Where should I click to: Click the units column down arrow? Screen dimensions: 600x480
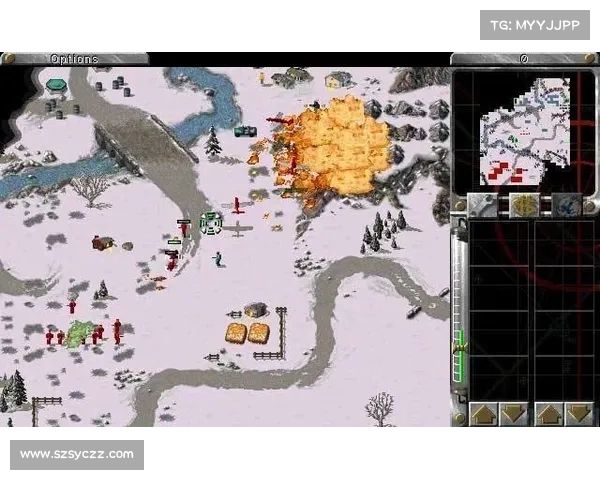pos(579,413)
